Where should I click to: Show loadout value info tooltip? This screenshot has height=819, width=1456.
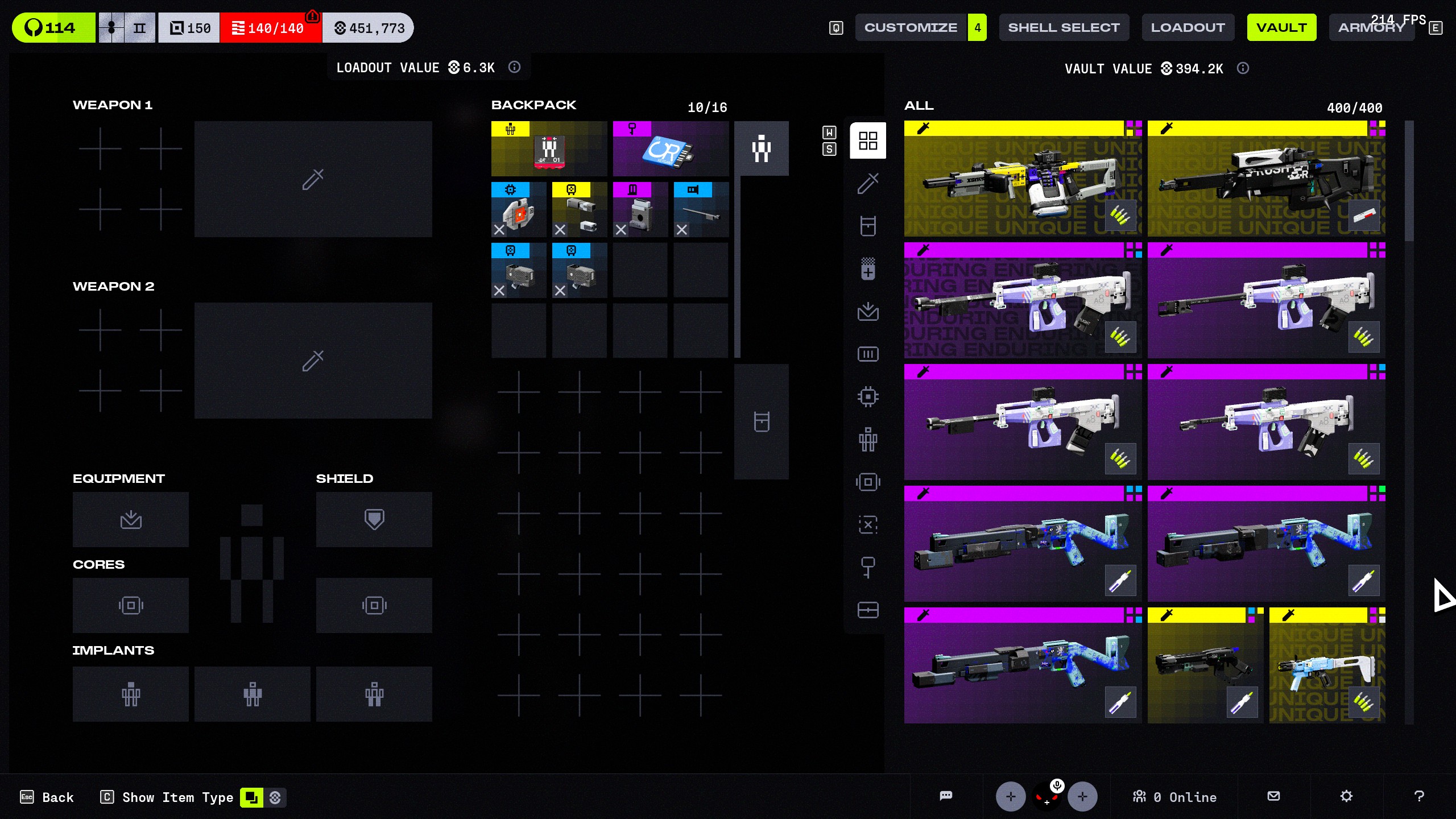pos(514,67)
